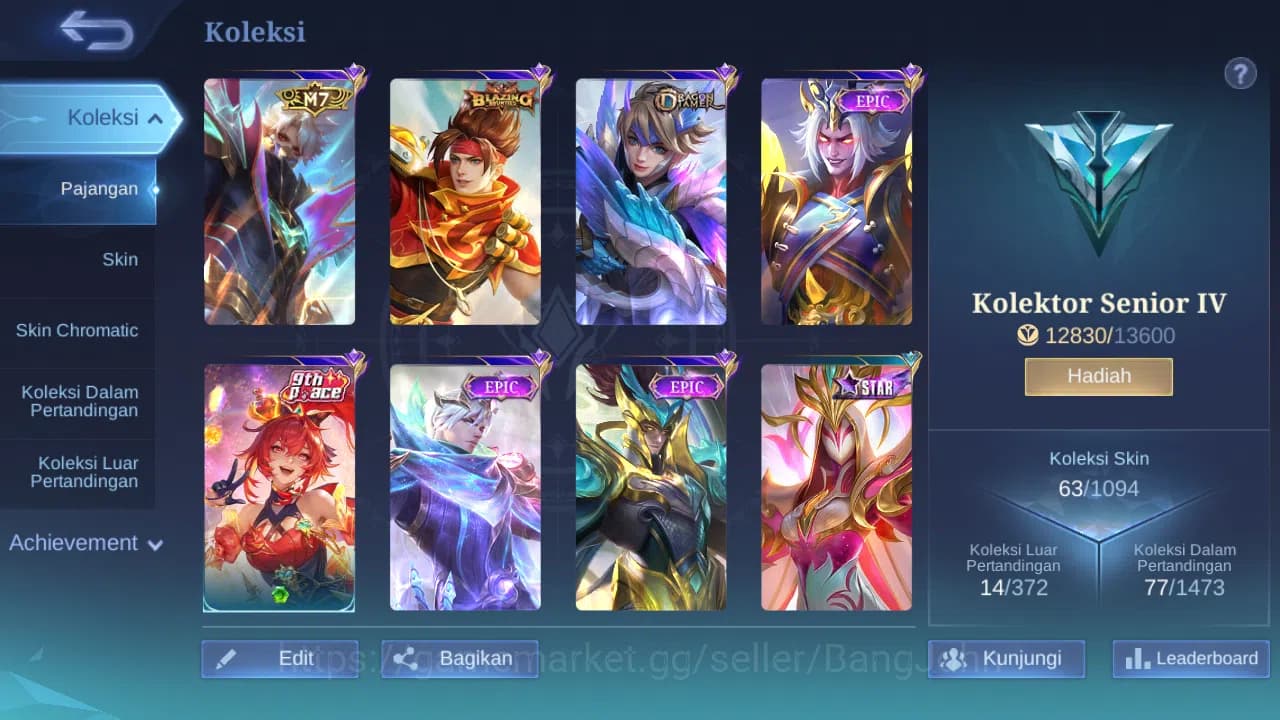
Task: Click the collector points coin icon beside 12830
Action: pos(1028,336)
